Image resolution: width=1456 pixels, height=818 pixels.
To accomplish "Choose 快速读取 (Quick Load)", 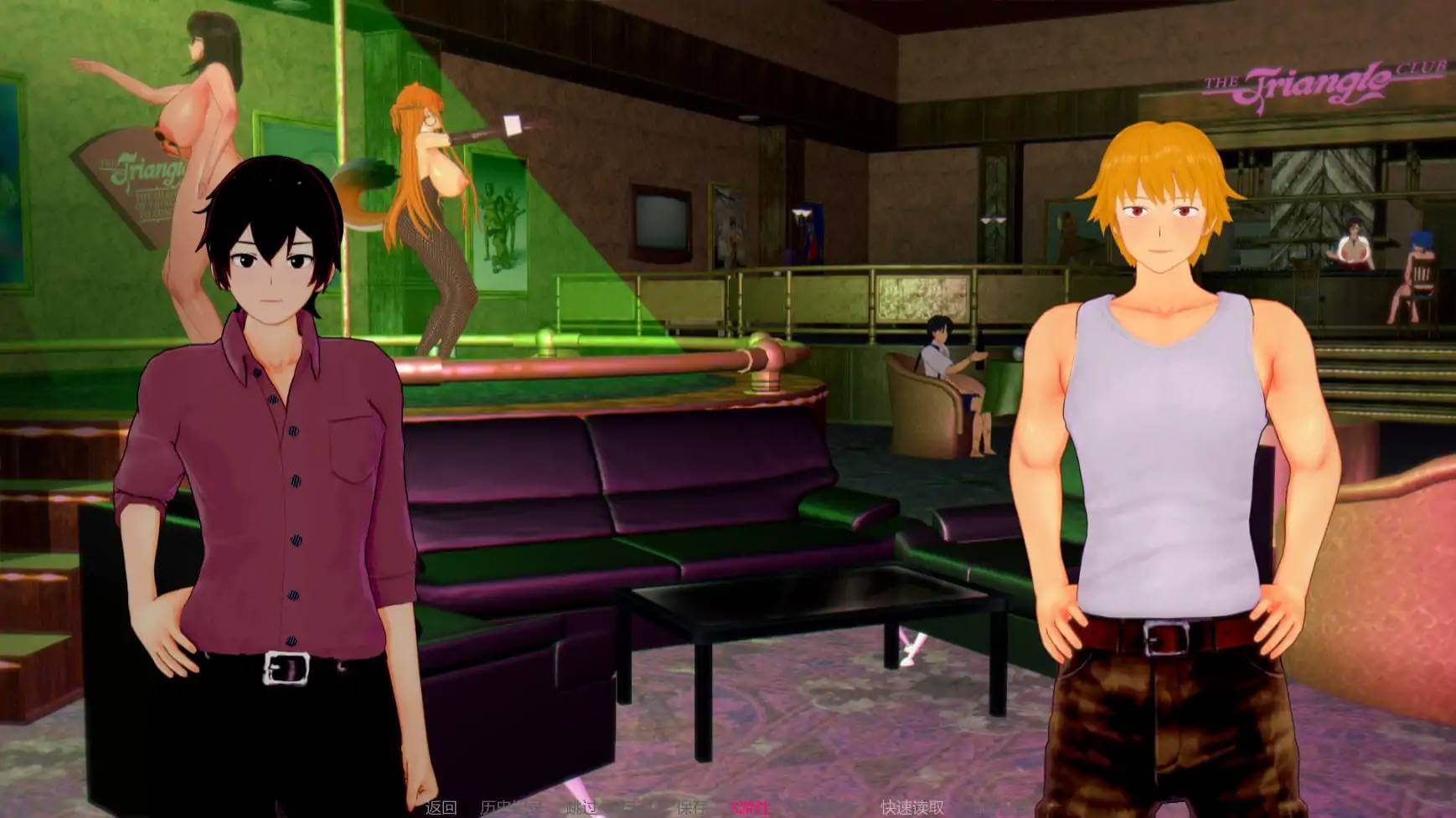I will 912,807.
